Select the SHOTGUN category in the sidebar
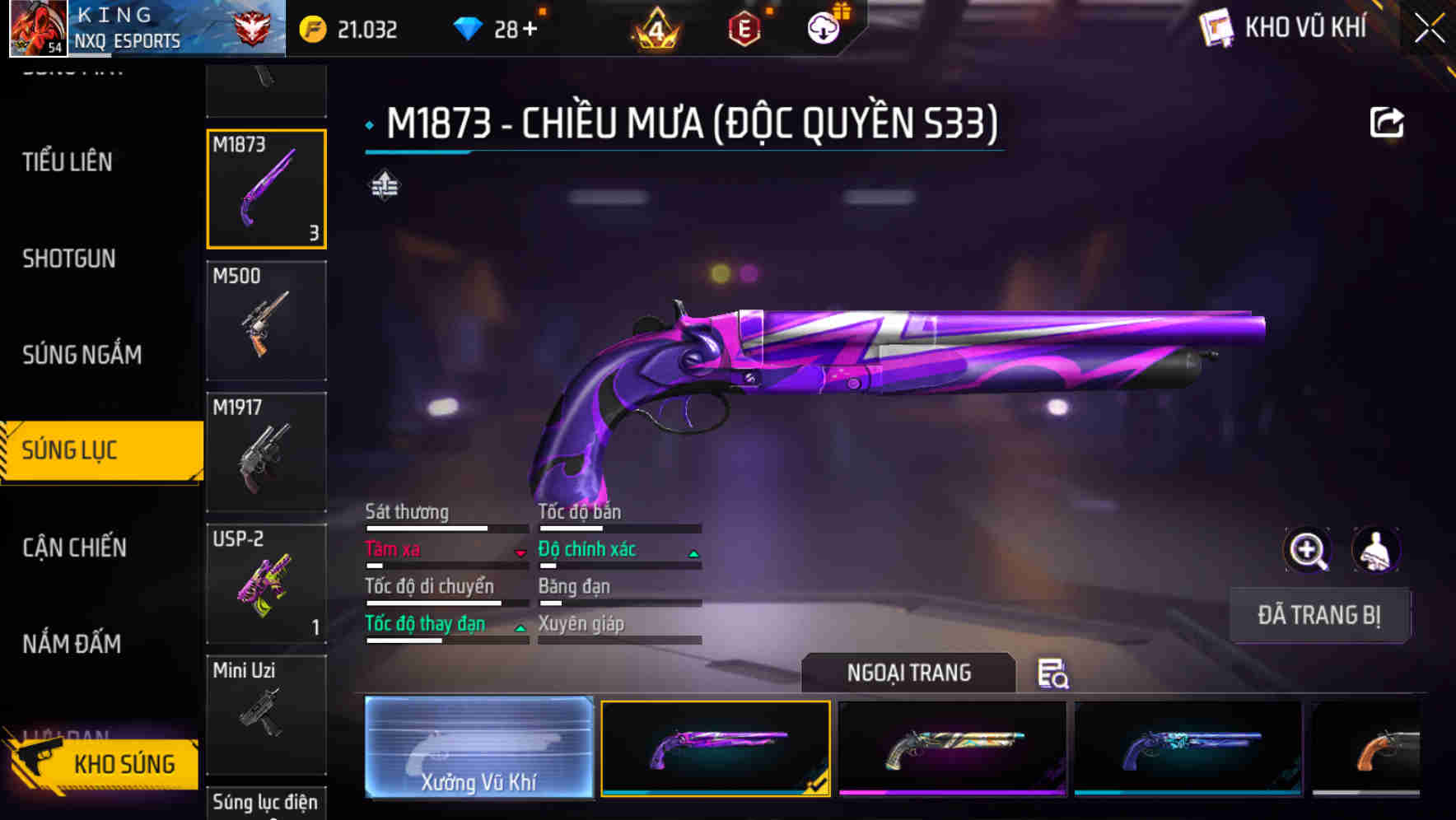The image size is (1456, 820). click(x=69, y=259)
